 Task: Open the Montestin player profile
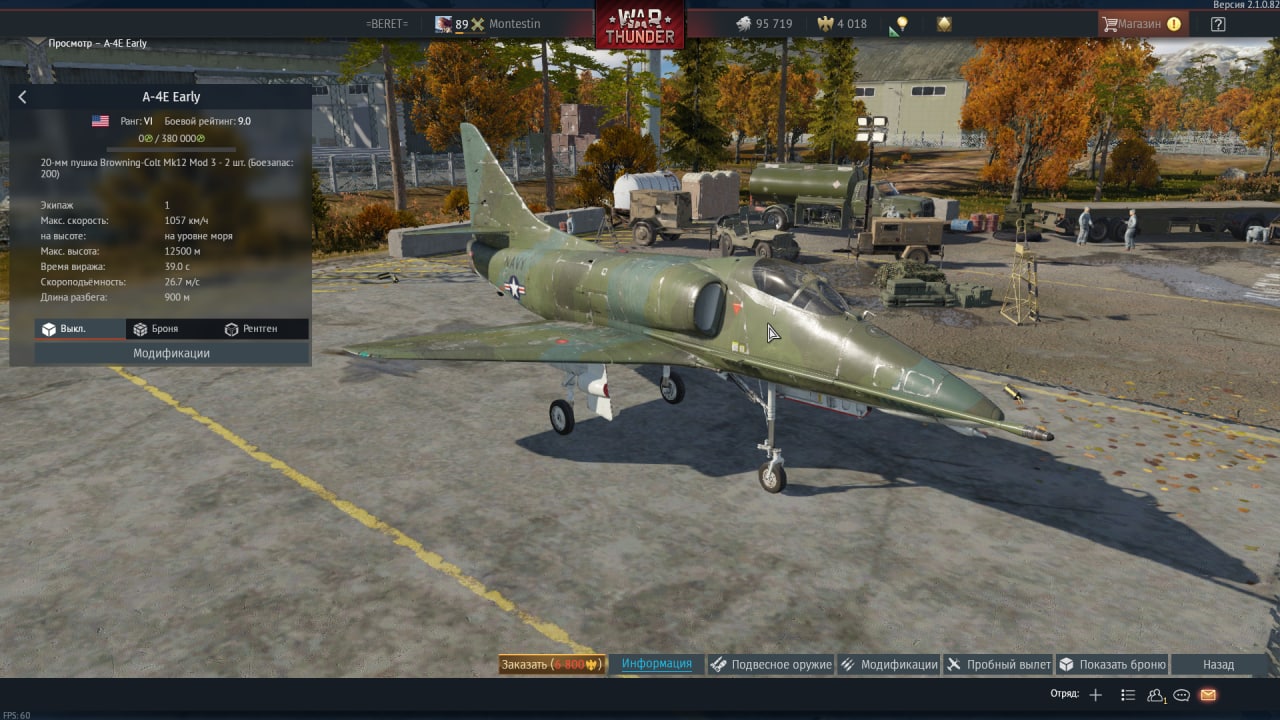coord(513,24)
